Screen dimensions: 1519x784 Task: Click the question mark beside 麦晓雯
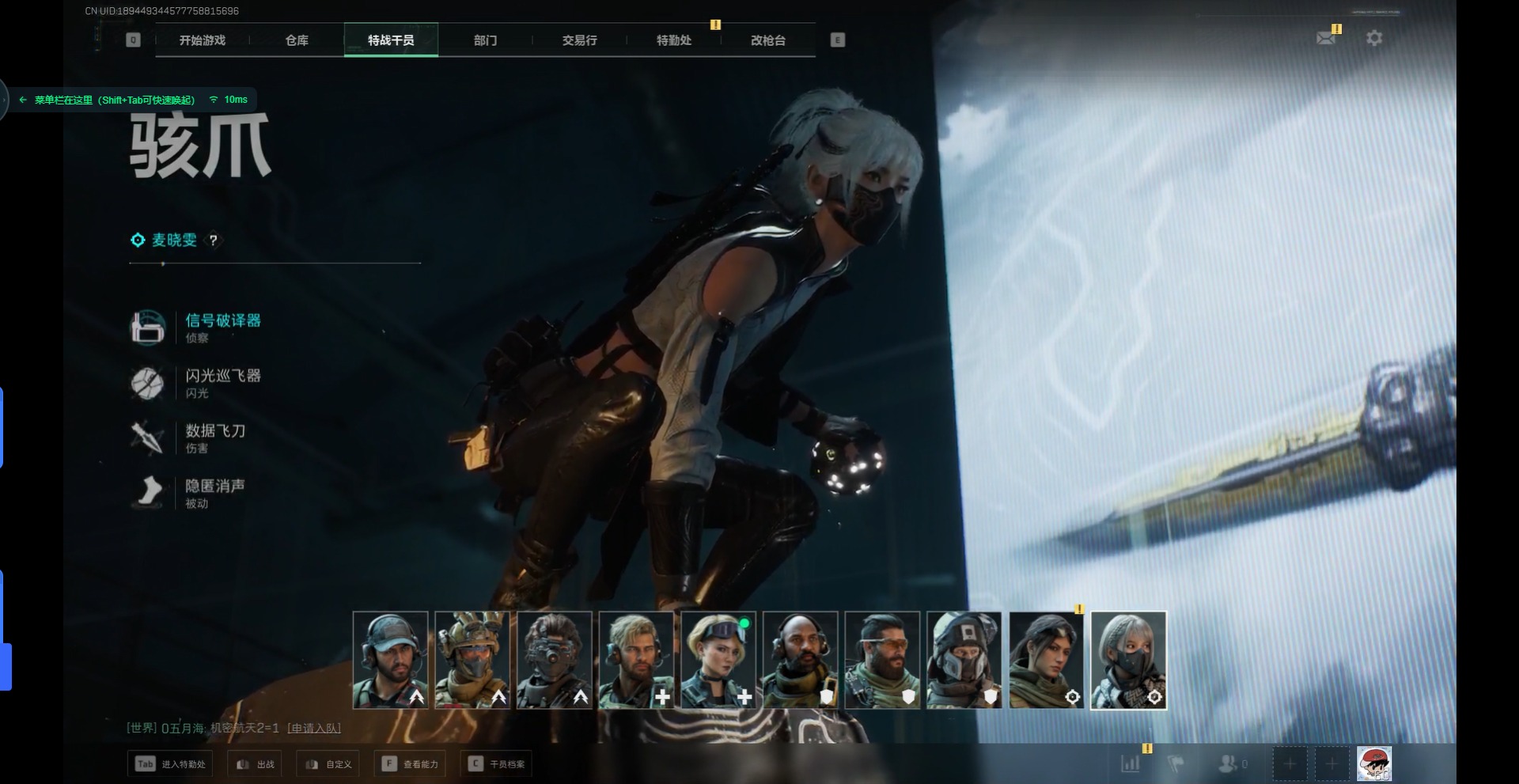213,241
